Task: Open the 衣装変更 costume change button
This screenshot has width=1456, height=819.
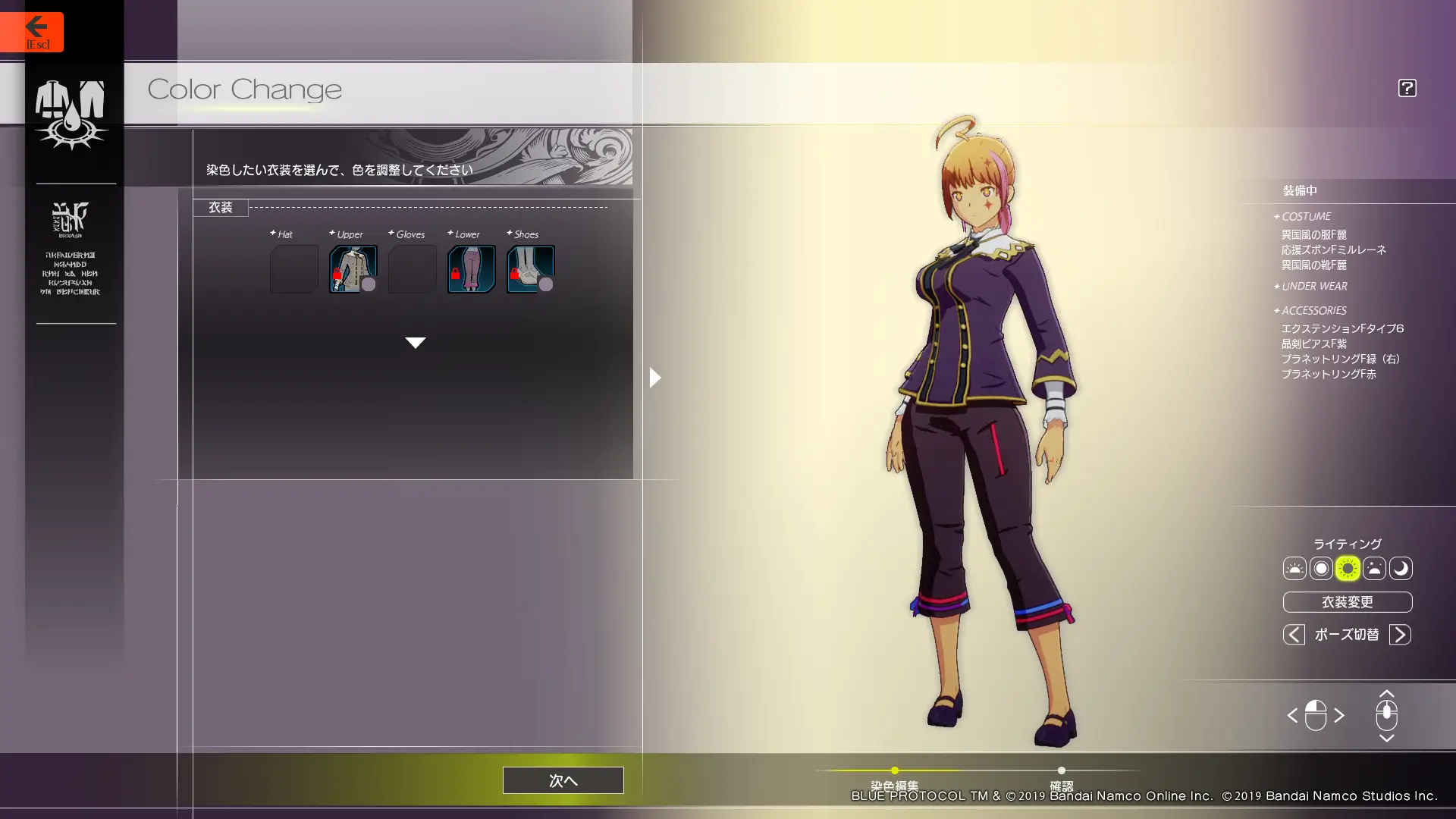Action: click(1347, 602)
